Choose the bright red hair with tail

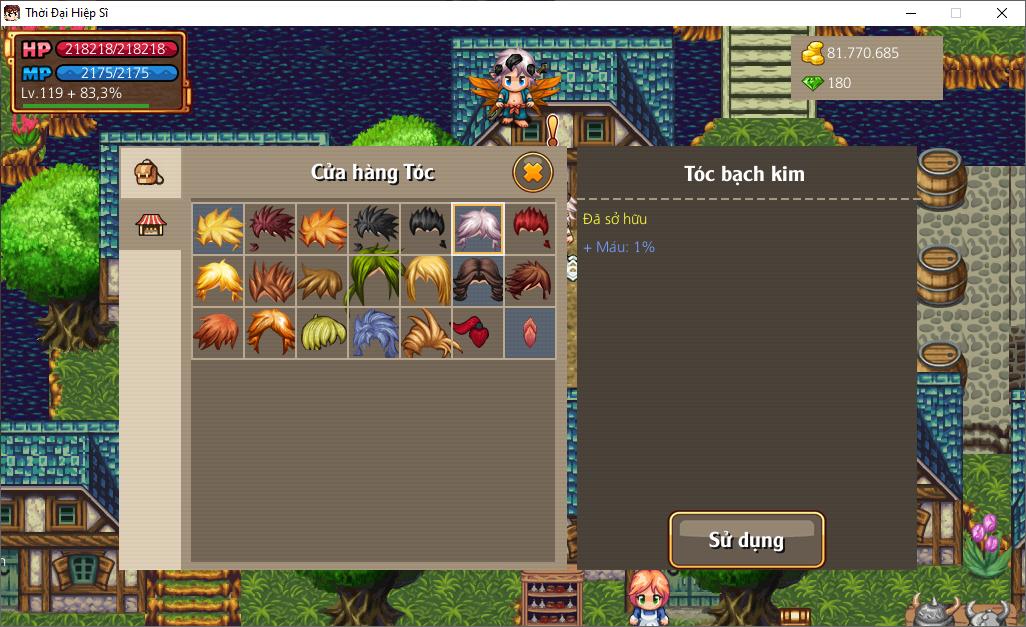(530, 228)
